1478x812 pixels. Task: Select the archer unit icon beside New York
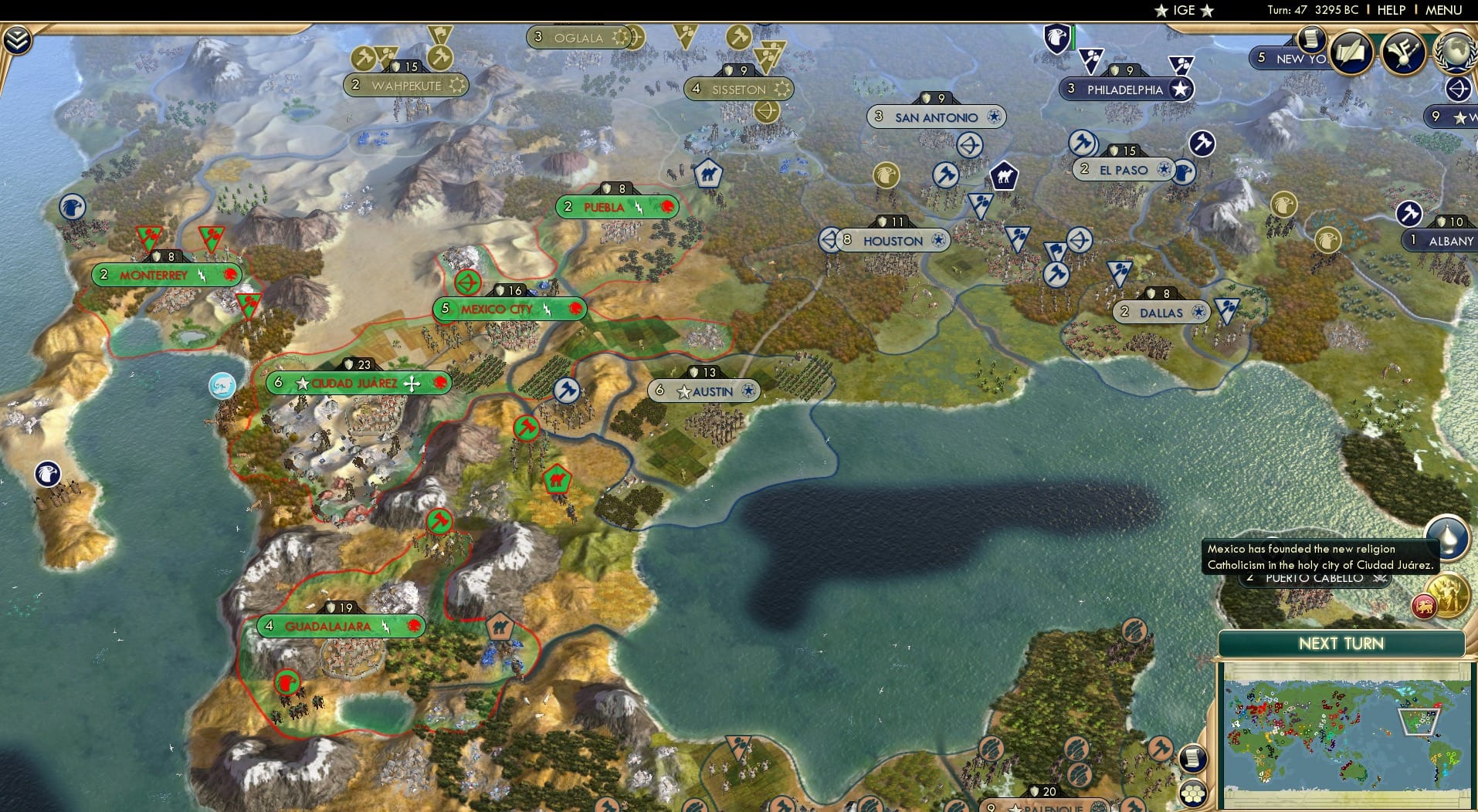click(x=1458, y=90)
